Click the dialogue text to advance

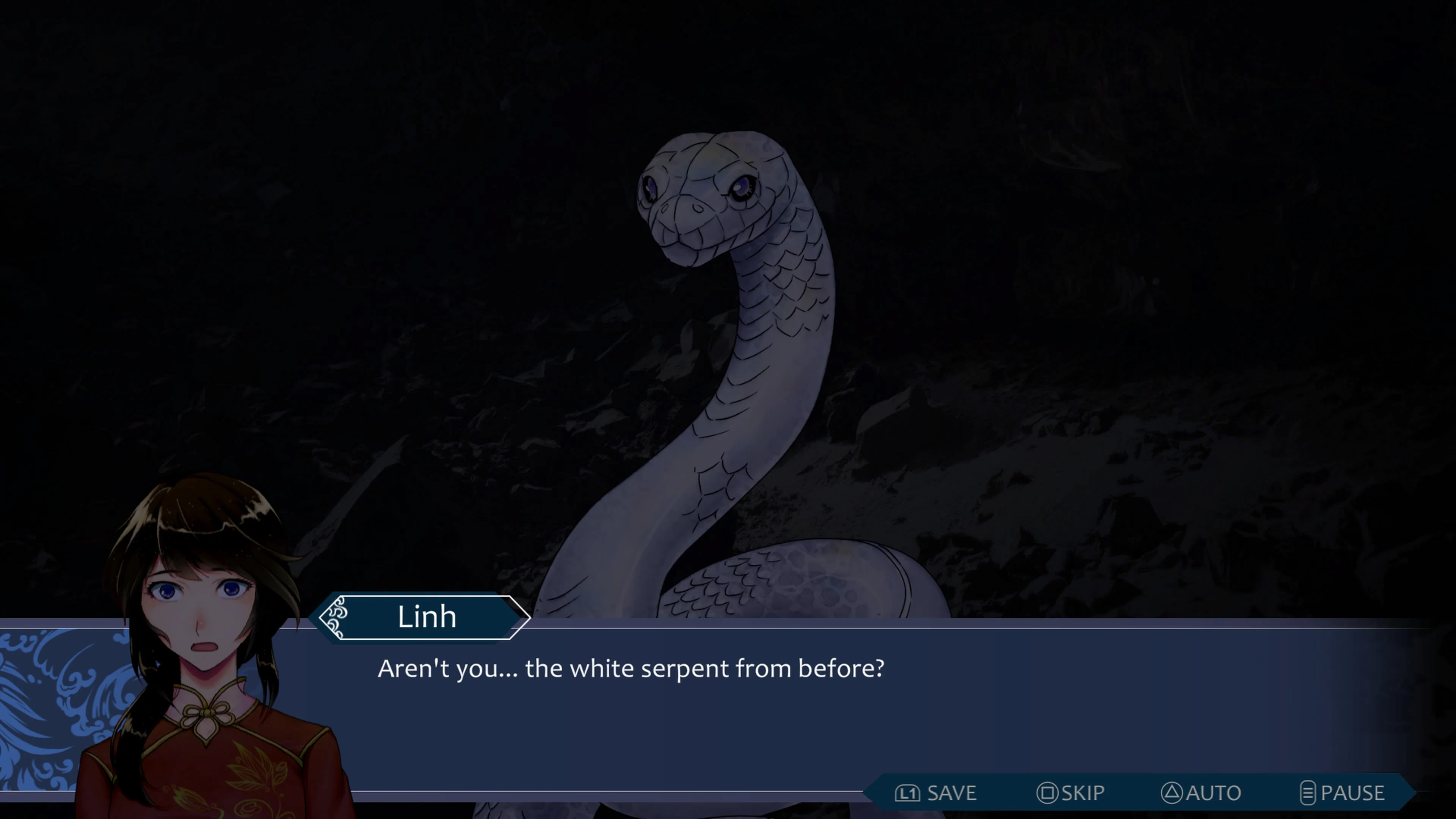(631, 668)
